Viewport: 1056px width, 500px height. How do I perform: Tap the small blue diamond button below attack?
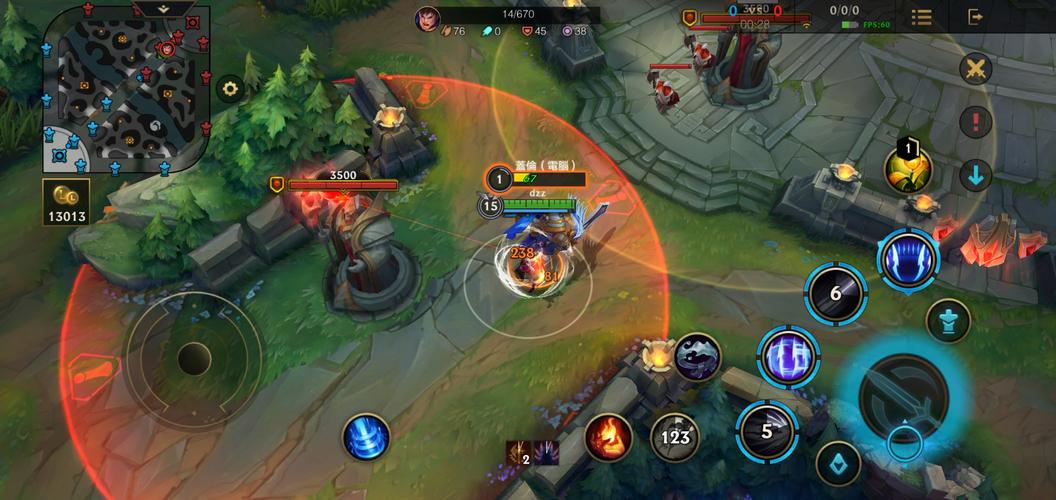pos(838,462)
